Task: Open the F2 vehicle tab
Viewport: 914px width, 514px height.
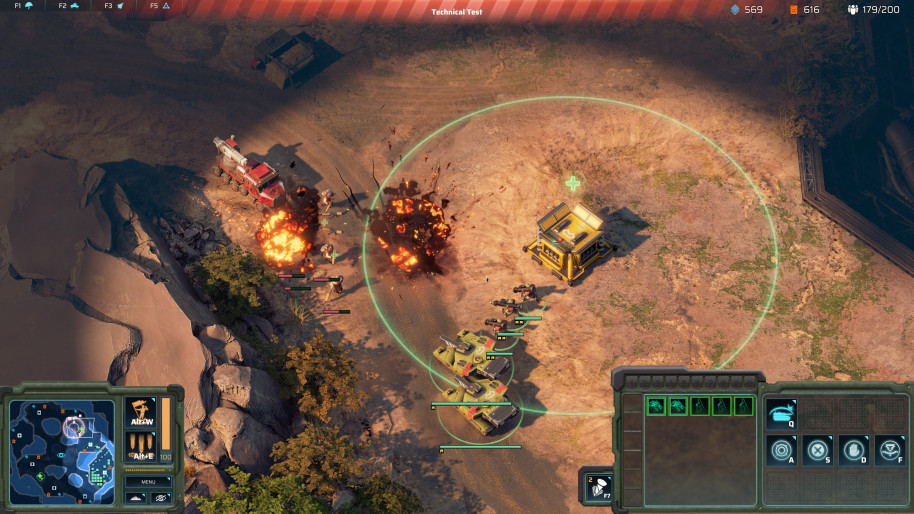Action: [68, 6]
